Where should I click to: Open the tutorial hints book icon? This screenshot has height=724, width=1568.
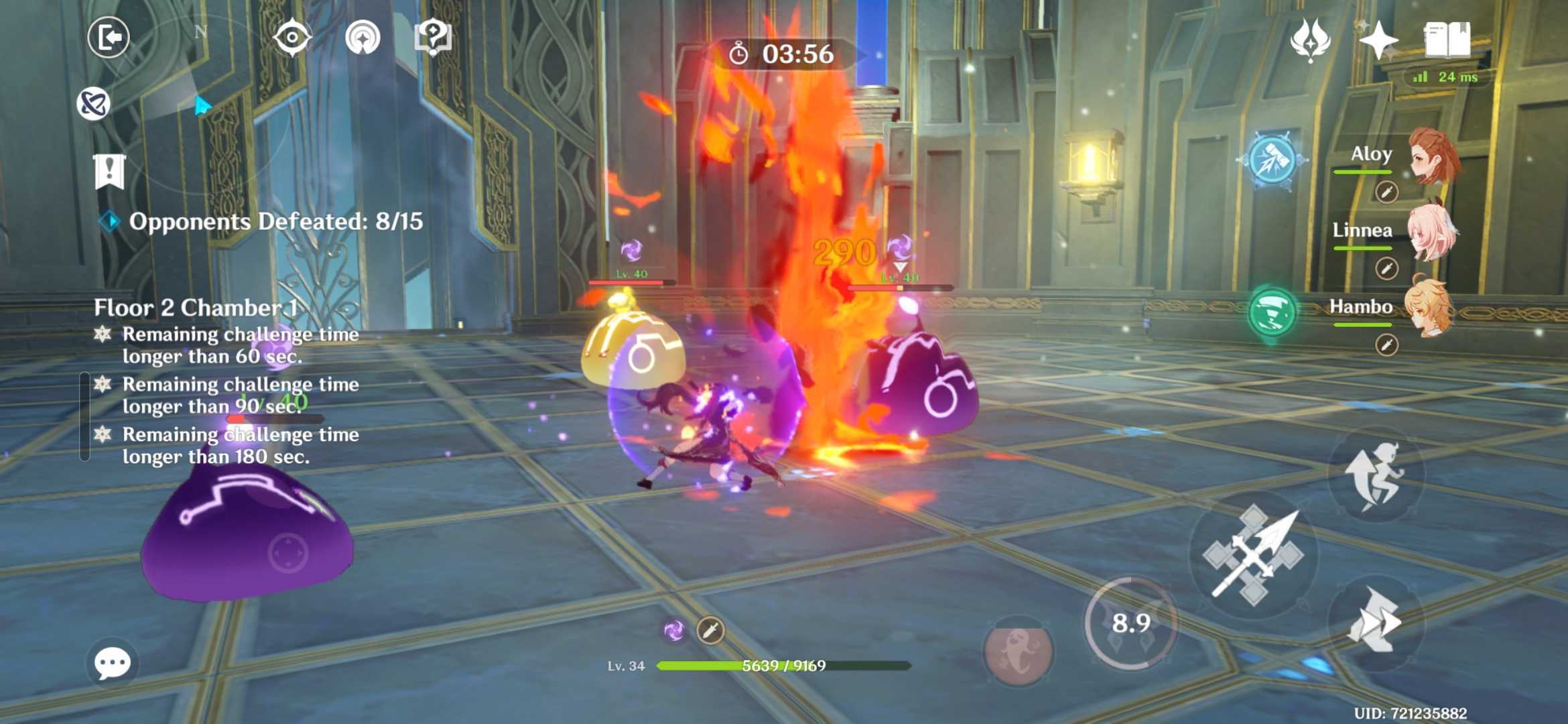[432, 38]
